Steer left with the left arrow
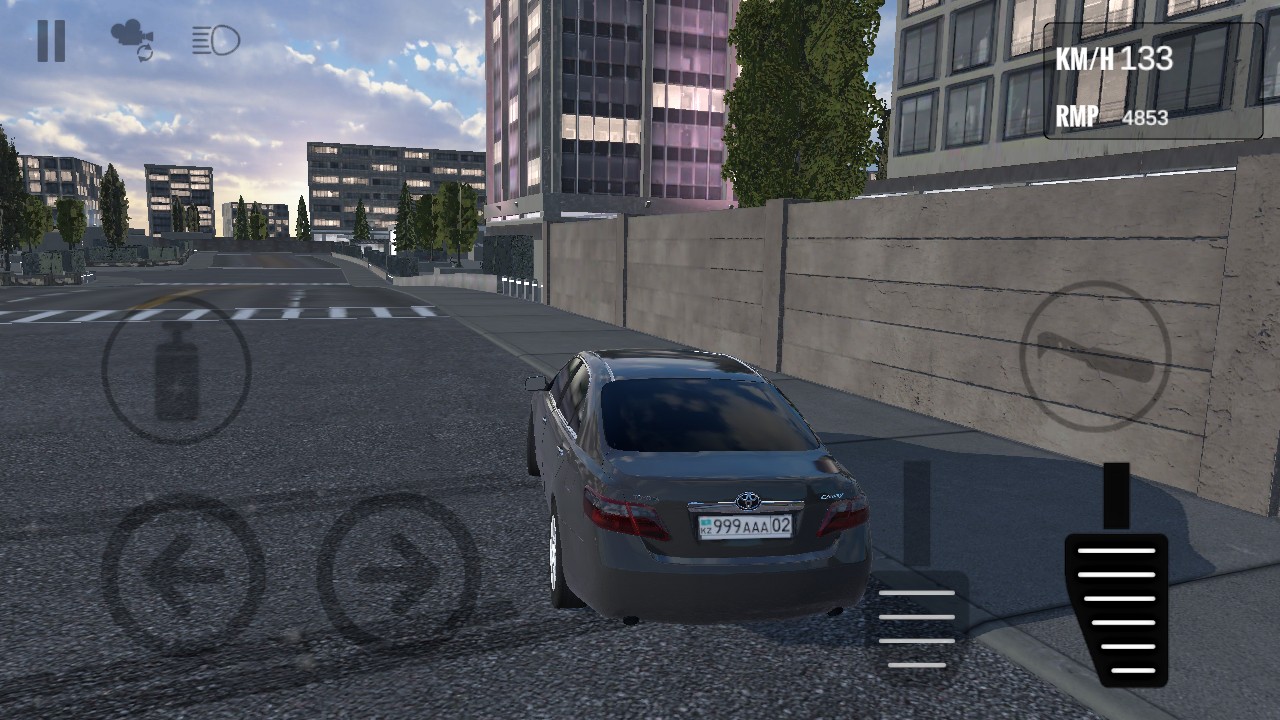 click(x=183, y=574)
